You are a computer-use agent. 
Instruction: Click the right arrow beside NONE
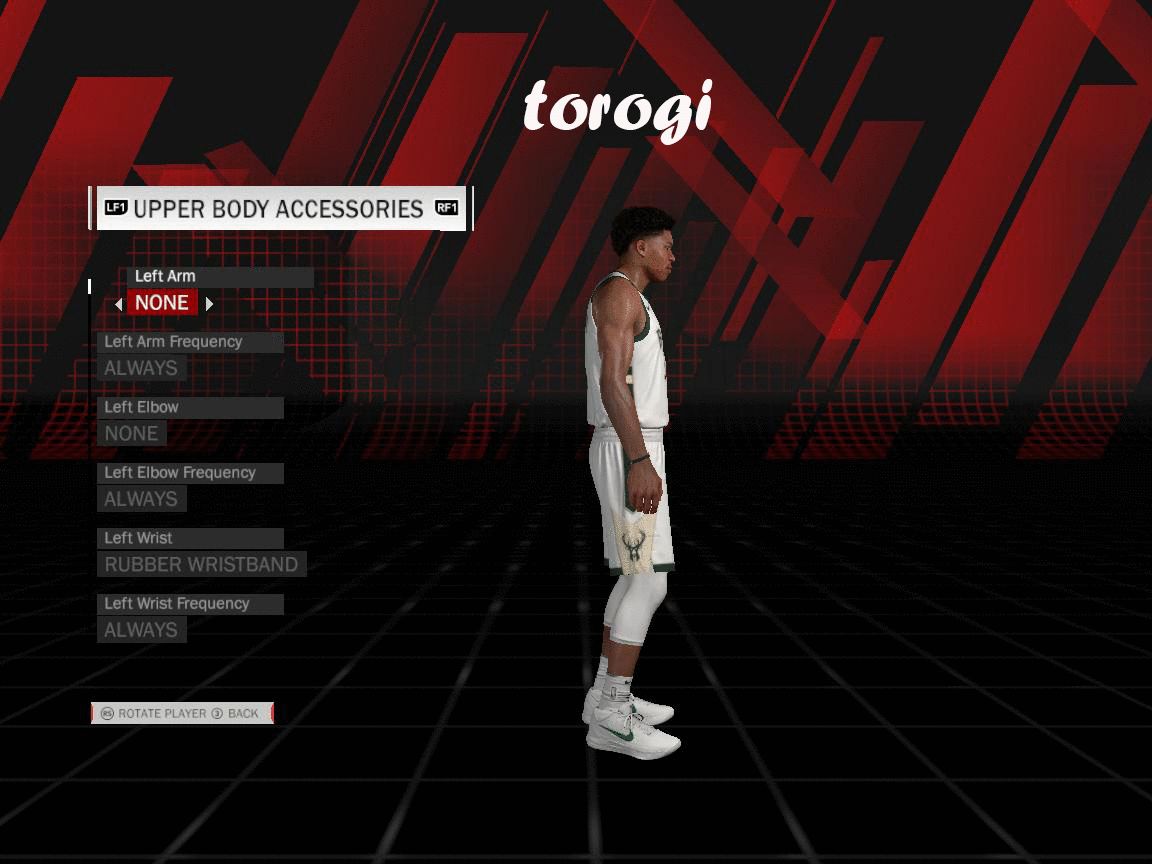click(209, 304)
